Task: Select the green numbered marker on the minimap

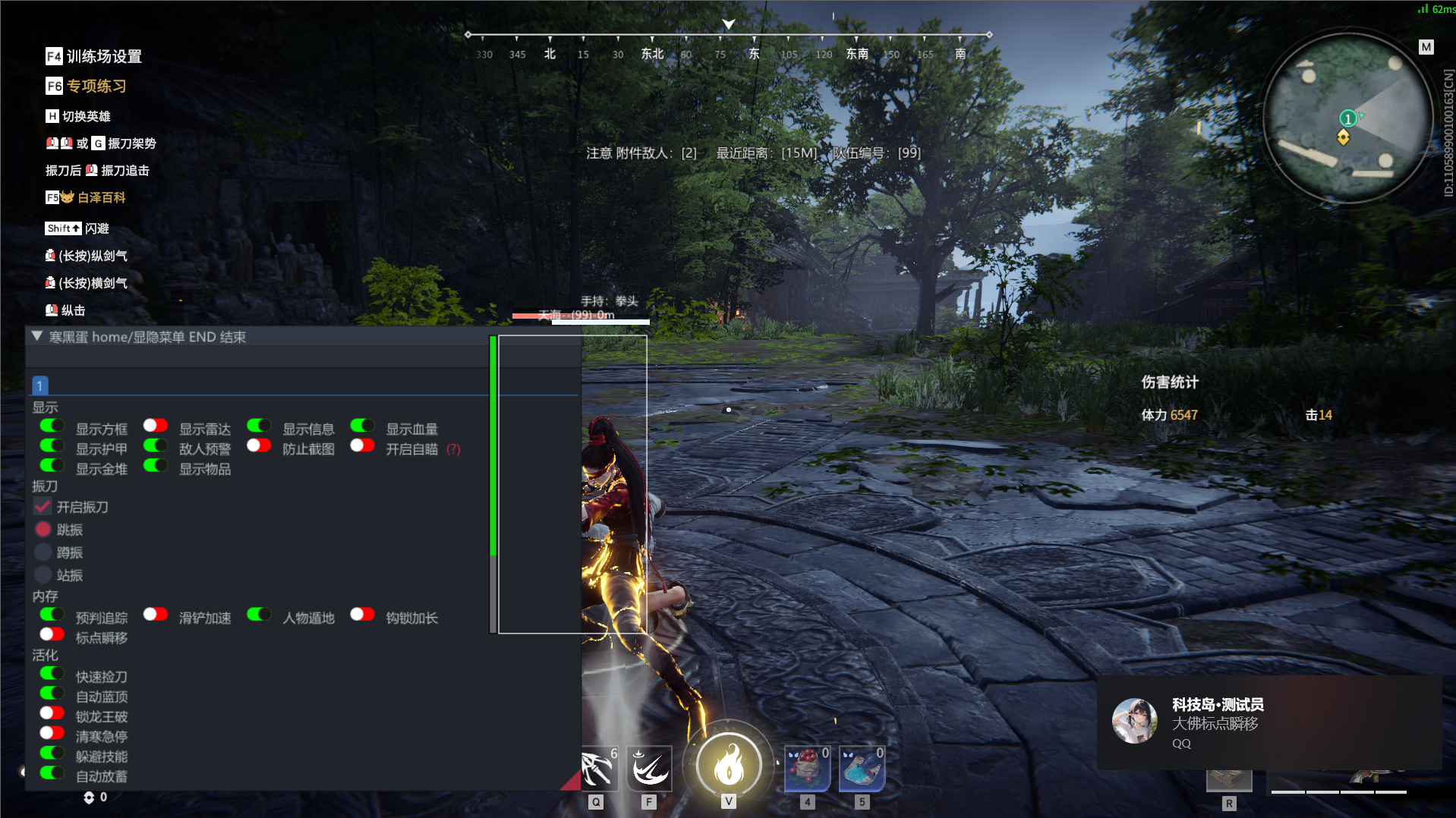Action: tap(1347, 118)
